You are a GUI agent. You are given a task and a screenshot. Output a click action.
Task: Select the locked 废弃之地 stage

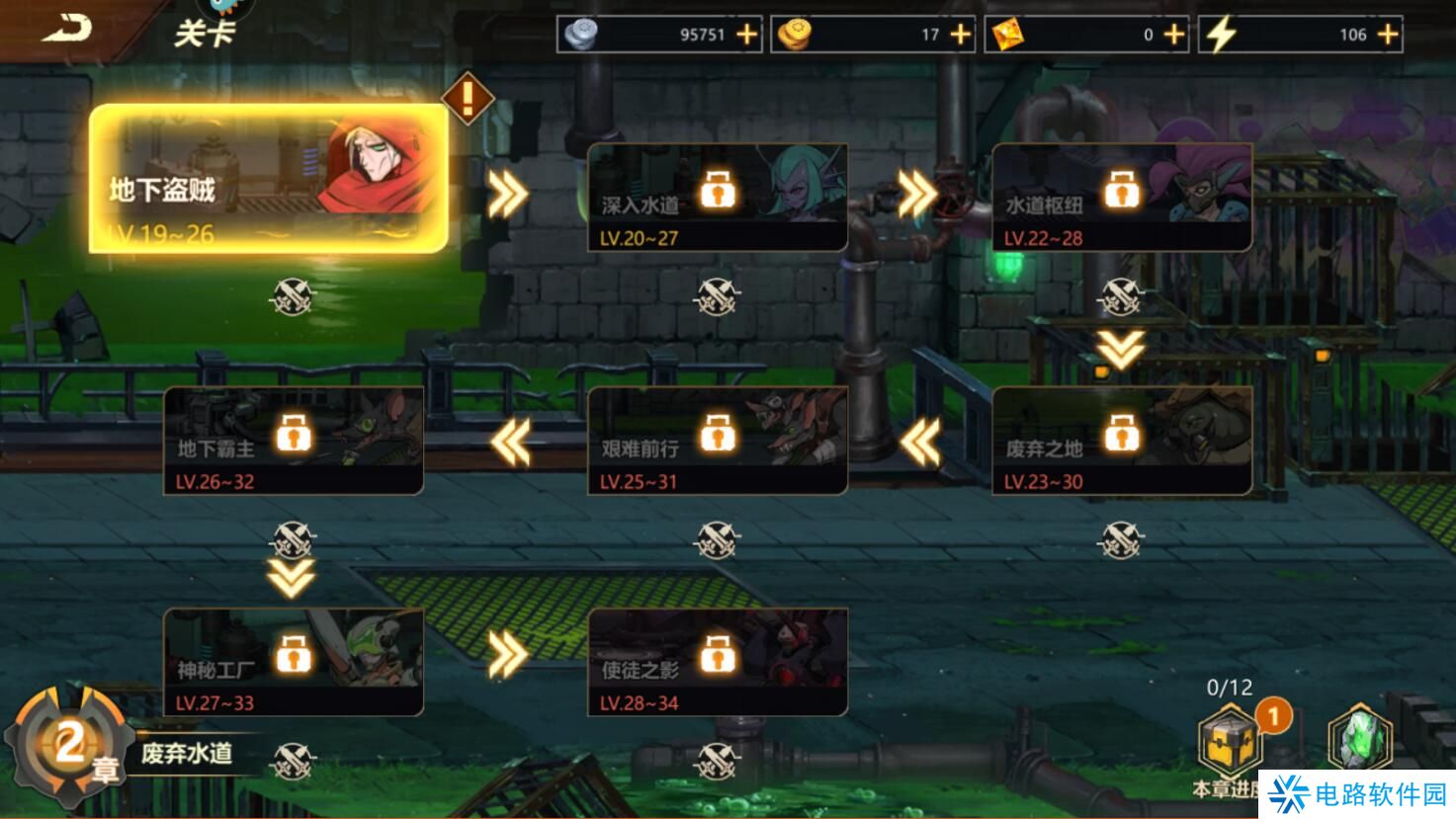1121,440
